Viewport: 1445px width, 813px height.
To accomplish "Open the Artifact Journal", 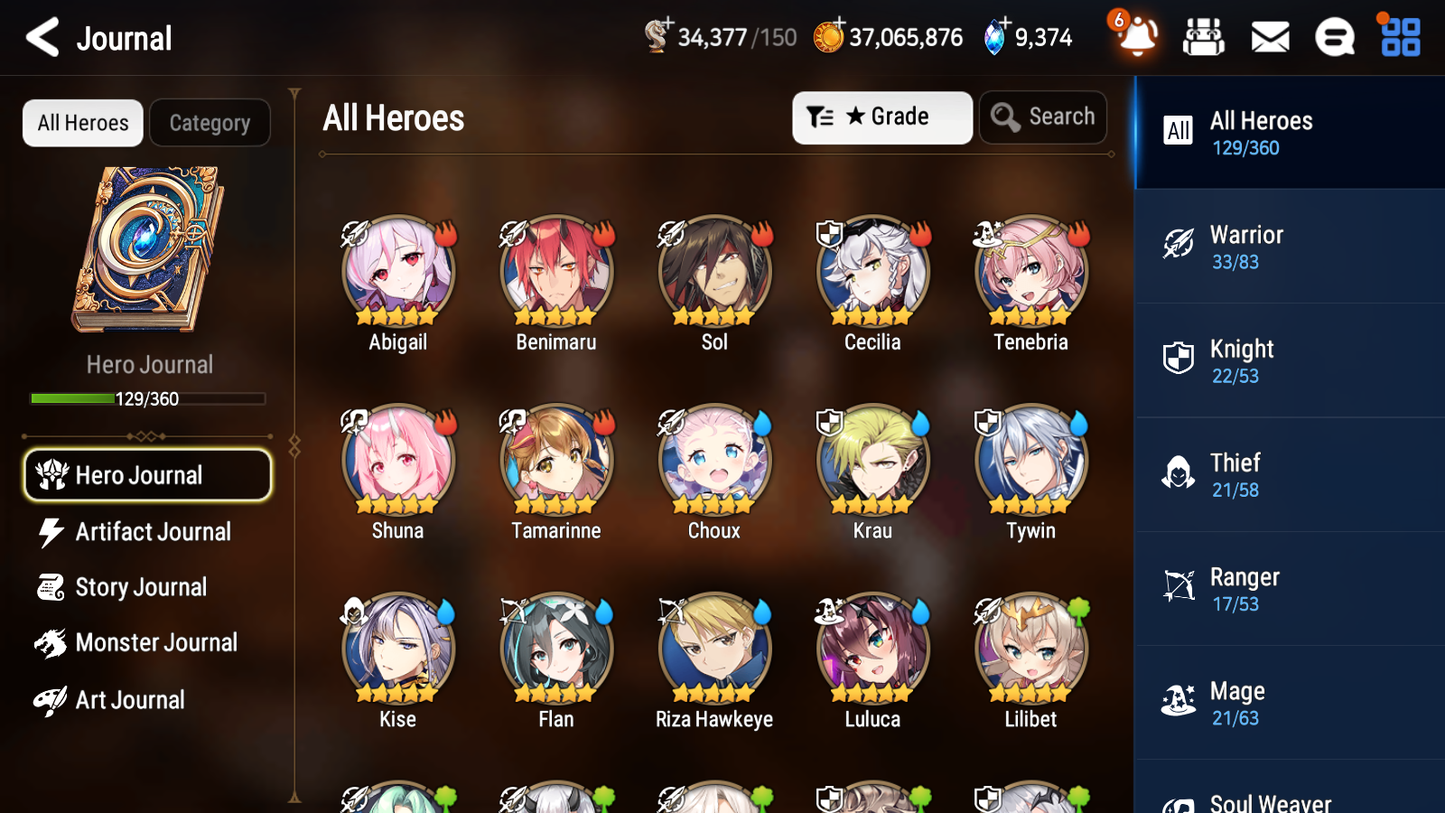I will [x=150, y=532].
